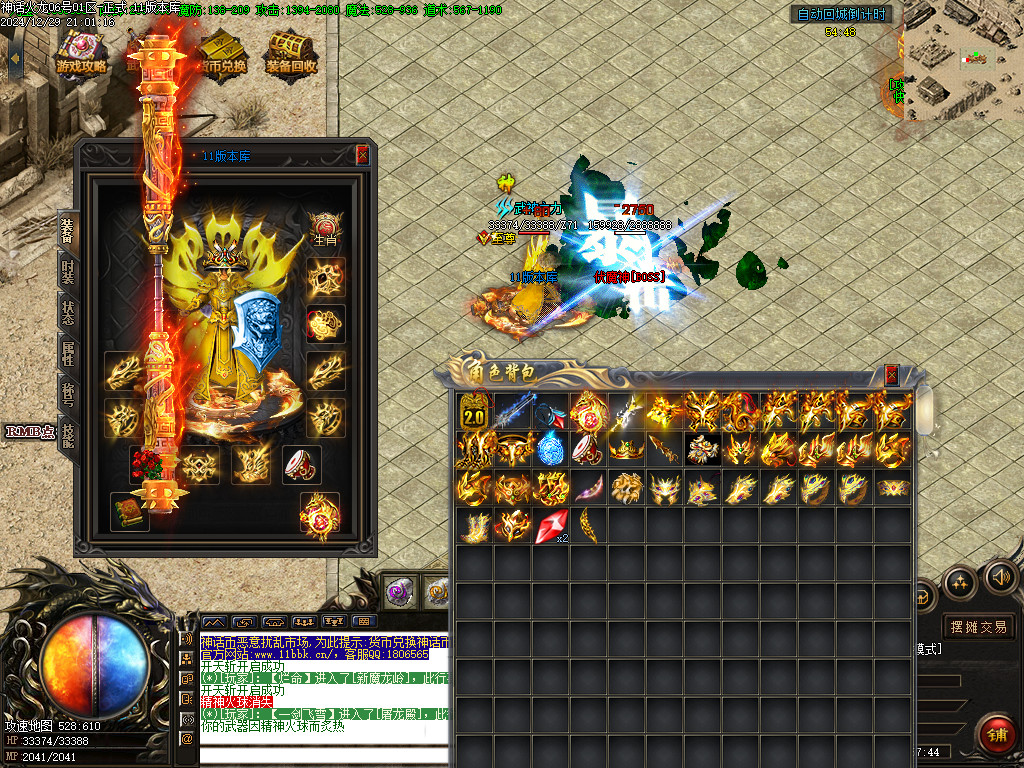Switch to the 时装 fashion tab
1024x768 pixels.
tap(67, 274)
